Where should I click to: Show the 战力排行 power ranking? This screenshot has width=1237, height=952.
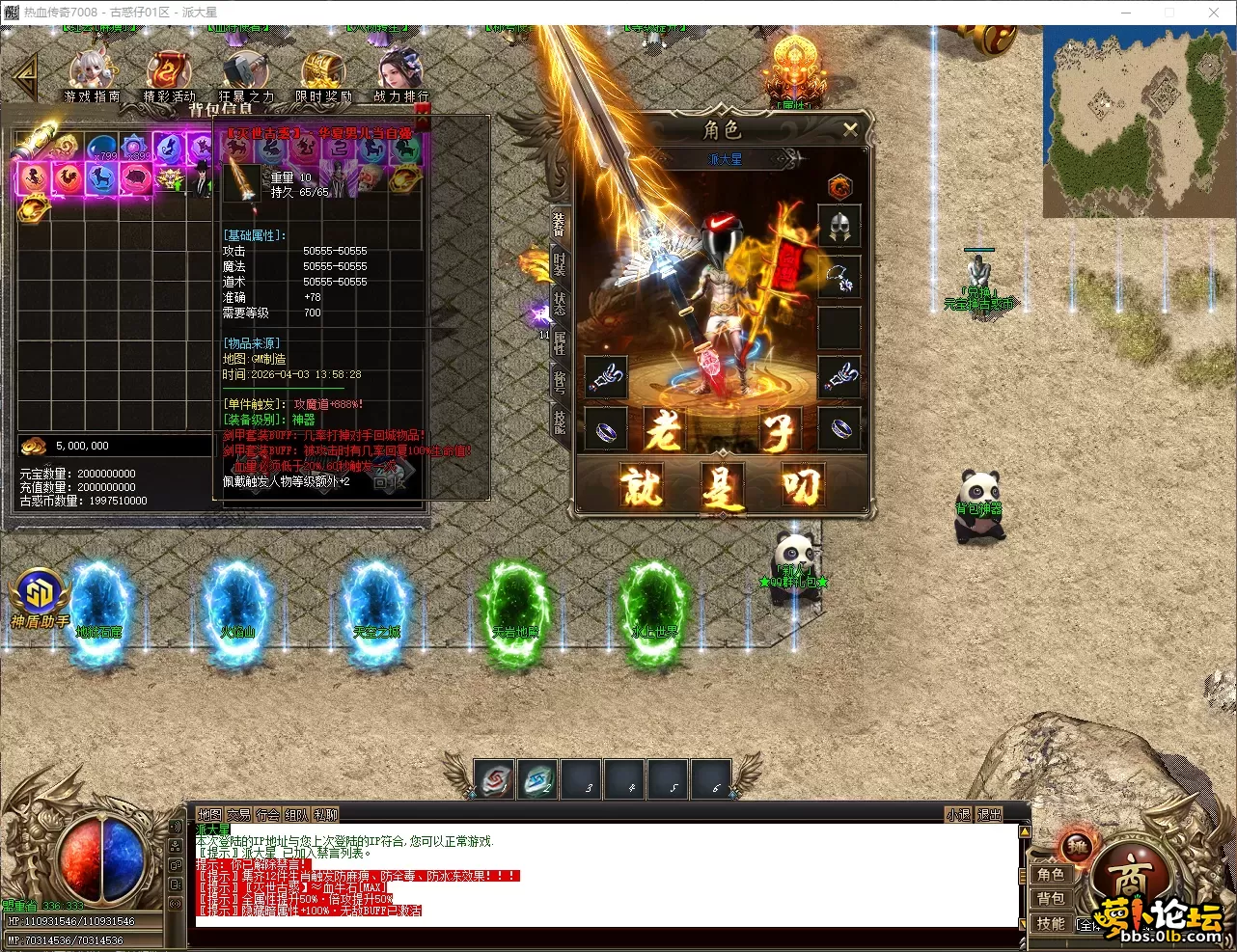[x=400, y=75]
